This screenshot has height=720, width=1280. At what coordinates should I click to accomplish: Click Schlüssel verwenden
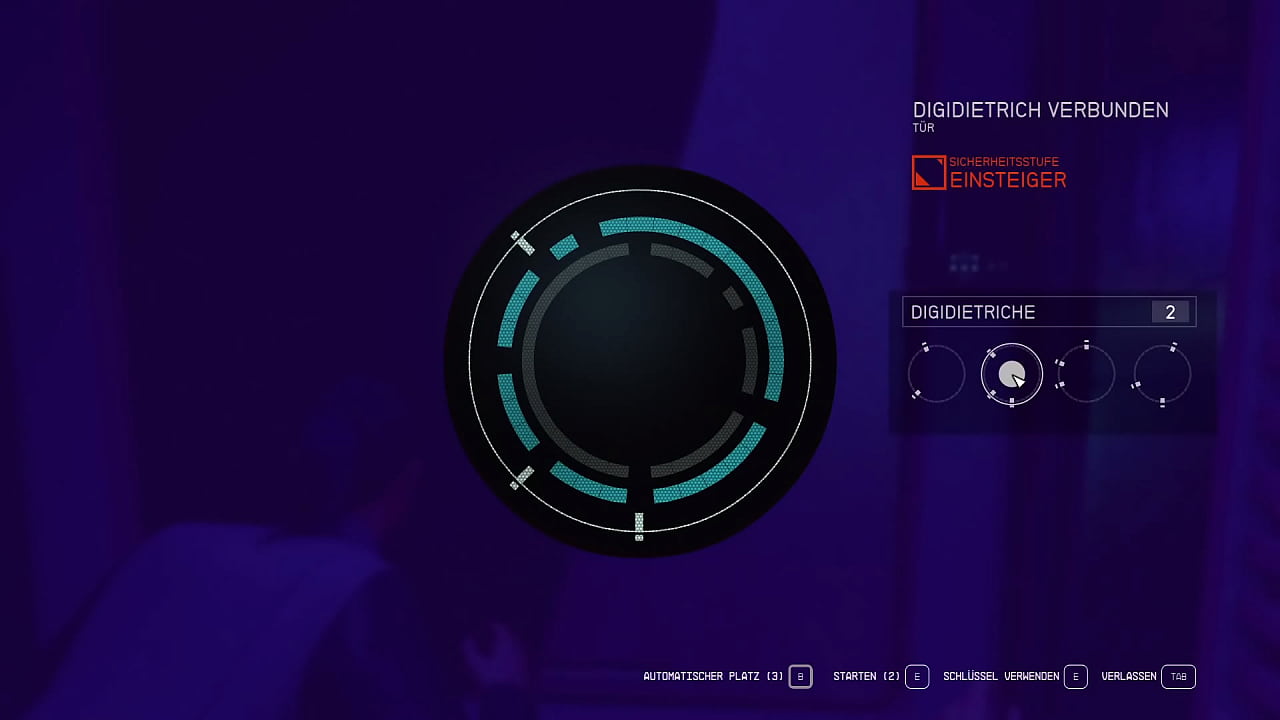point(1000,676)
